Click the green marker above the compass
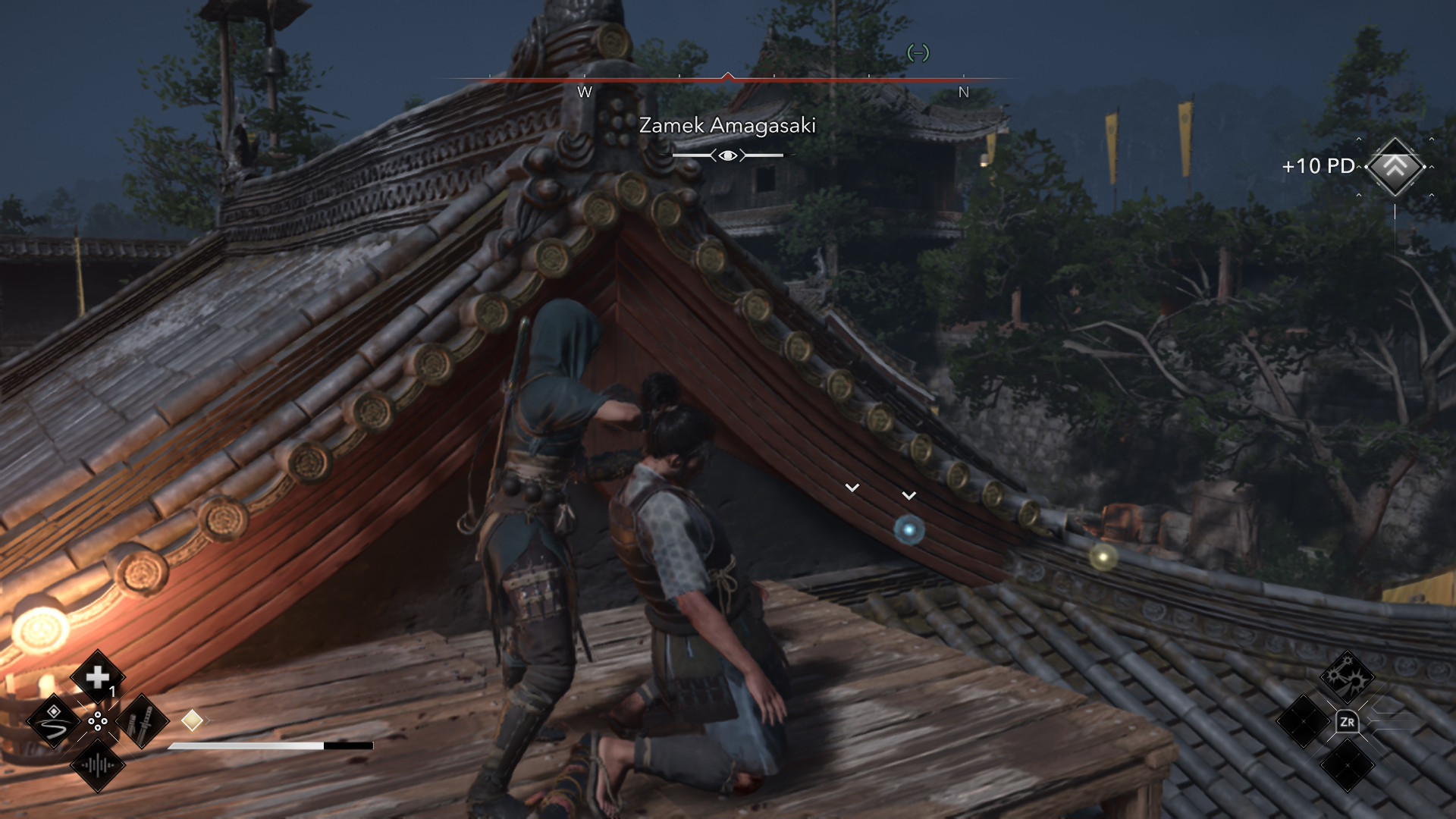 click(x=918, y=53)
